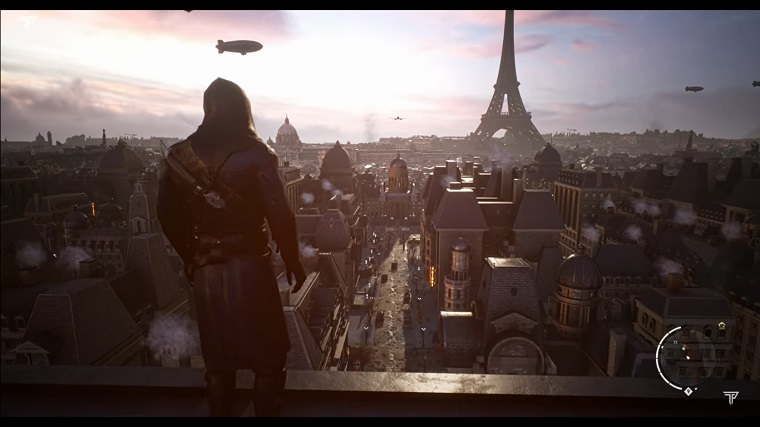Click the yellow house marker above minimap
This screenshot has width=760, height=427.
tap(720, 326)
